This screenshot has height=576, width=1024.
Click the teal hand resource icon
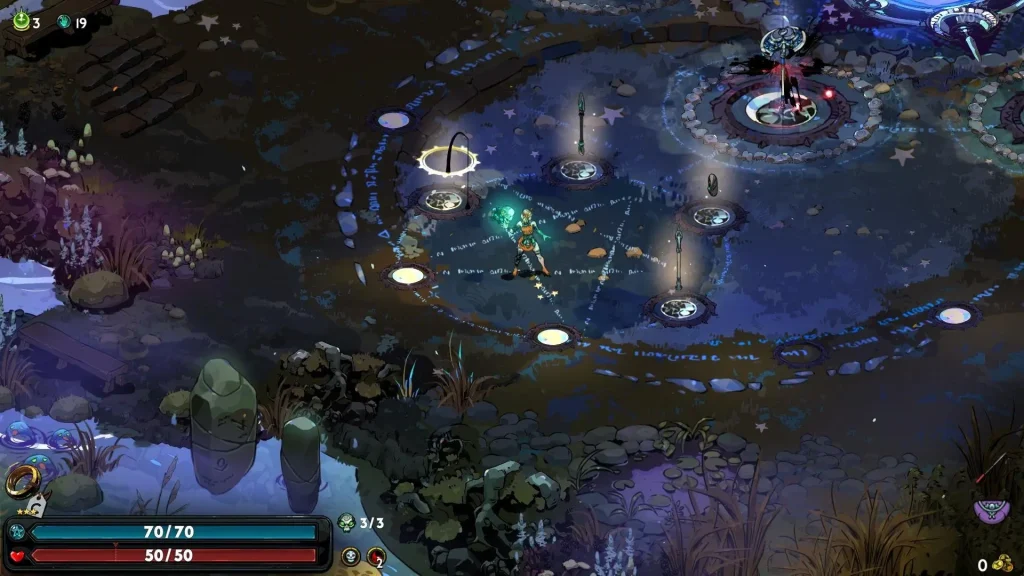pyautogui.click(x=64, y=21)
